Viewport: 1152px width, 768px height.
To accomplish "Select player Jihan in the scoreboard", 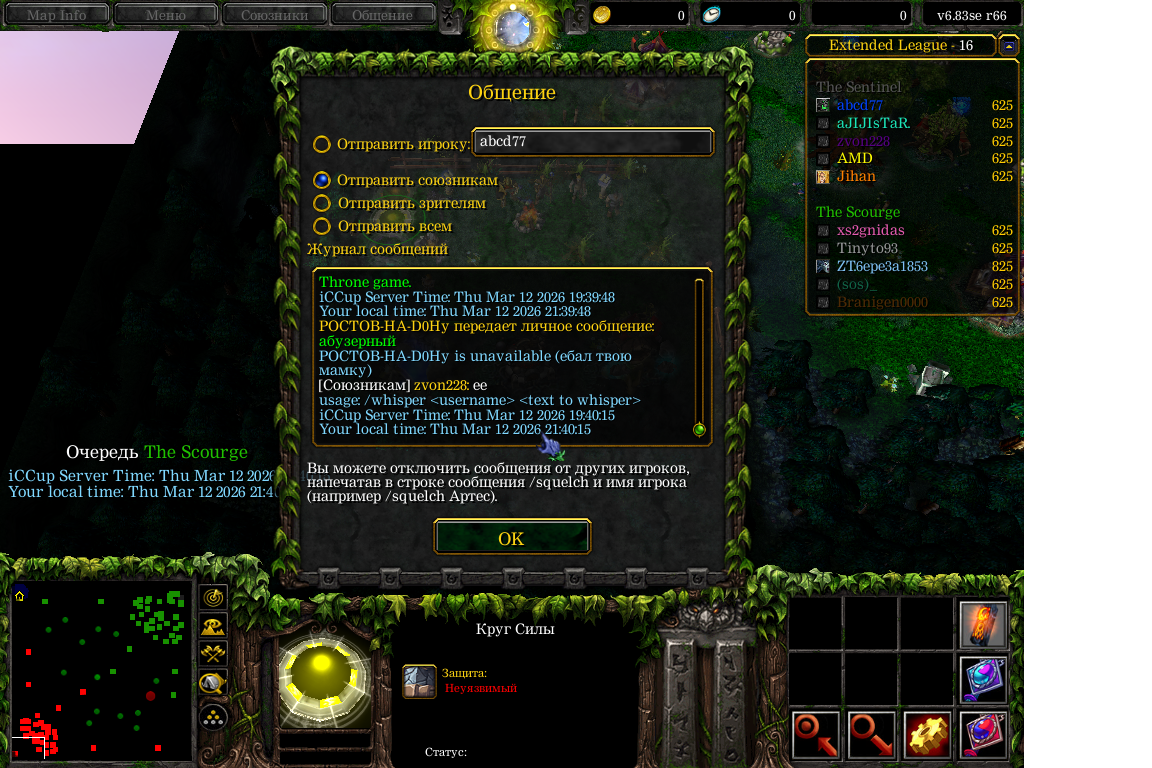I will click(x=856, y=177).
